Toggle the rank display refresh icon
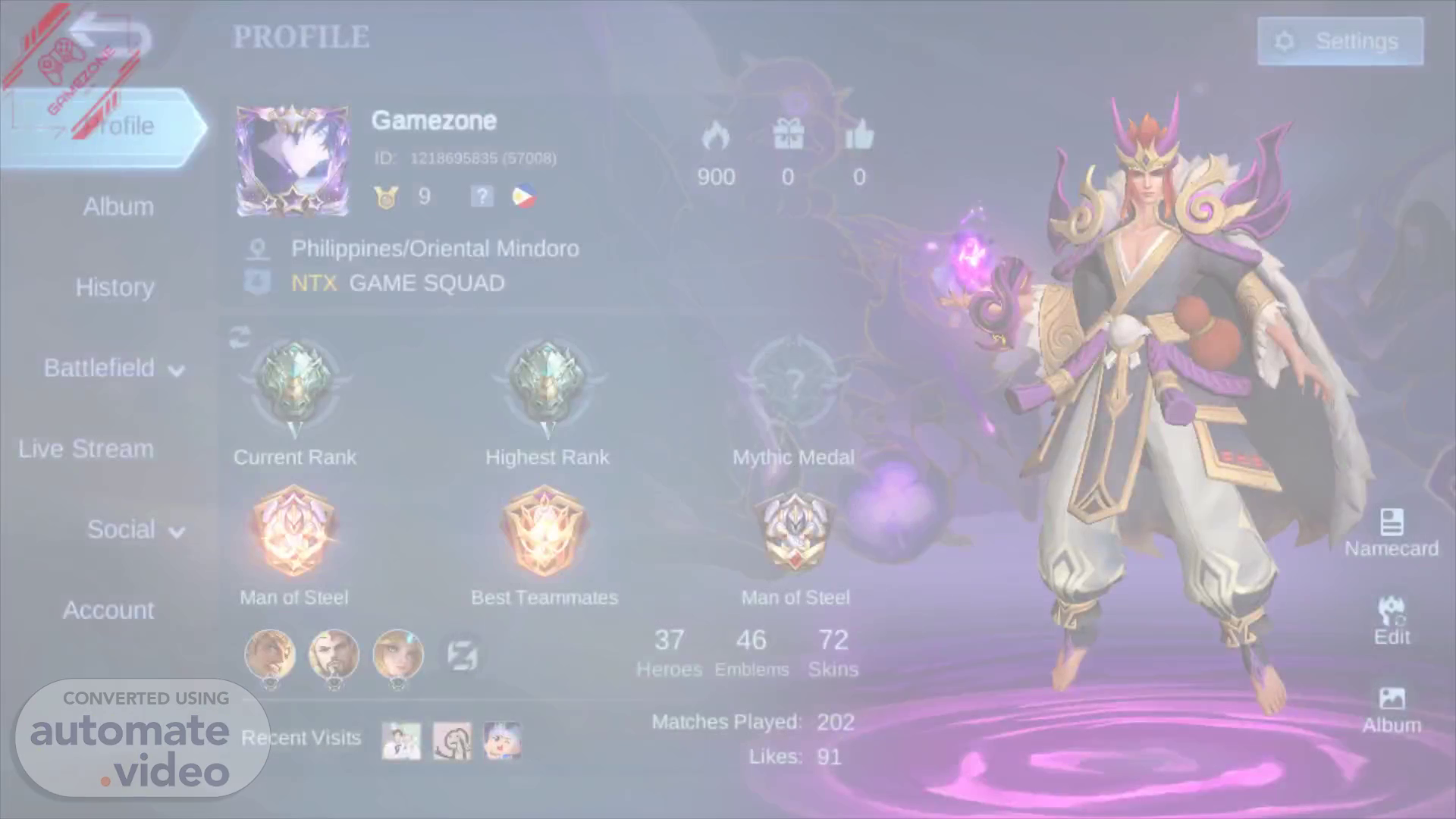The image size is (1456, 819). pyautogui.click(x=240, y=337)
